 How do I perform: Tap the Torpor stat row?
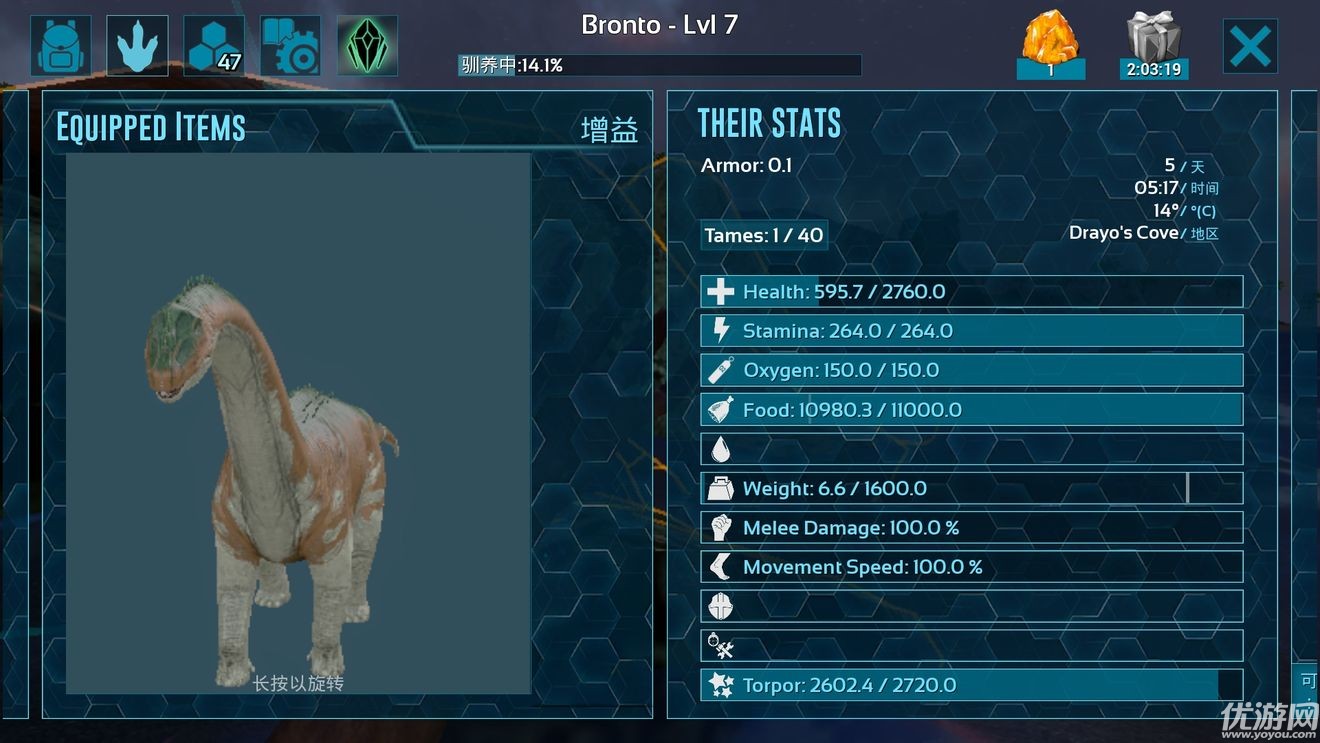click(x=971, y=686)
